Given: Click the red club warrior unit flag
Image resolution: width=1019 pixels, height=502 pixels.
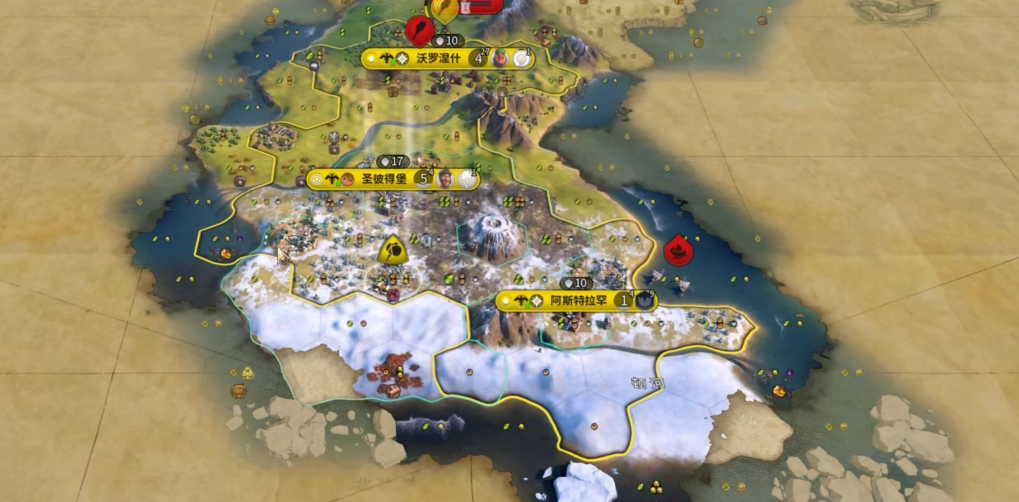Looking at the screenshot, I should click(x=418, y=29).
